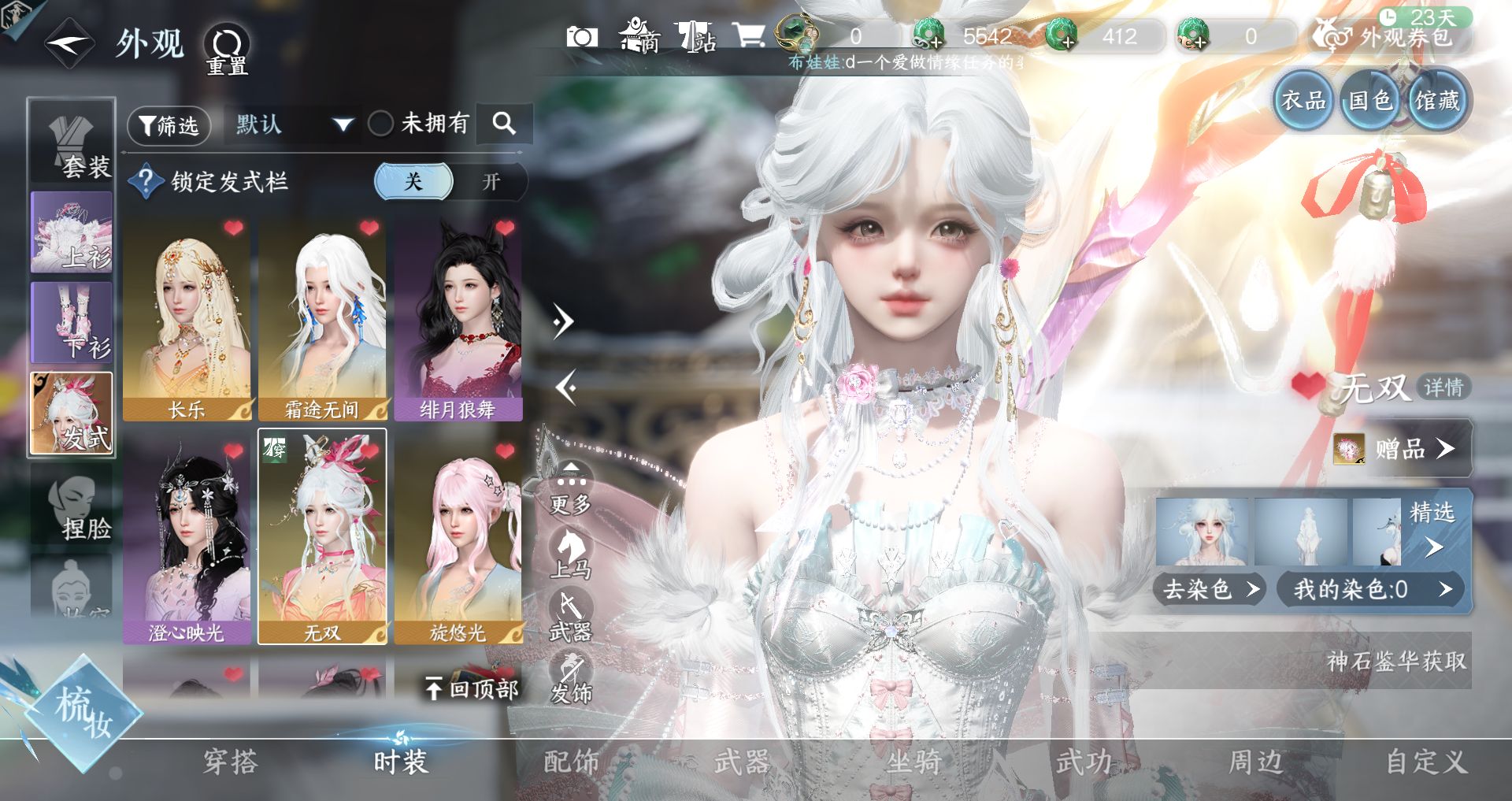Open the camera photo mode
The image size is (1512, 801).
[582, 36]
